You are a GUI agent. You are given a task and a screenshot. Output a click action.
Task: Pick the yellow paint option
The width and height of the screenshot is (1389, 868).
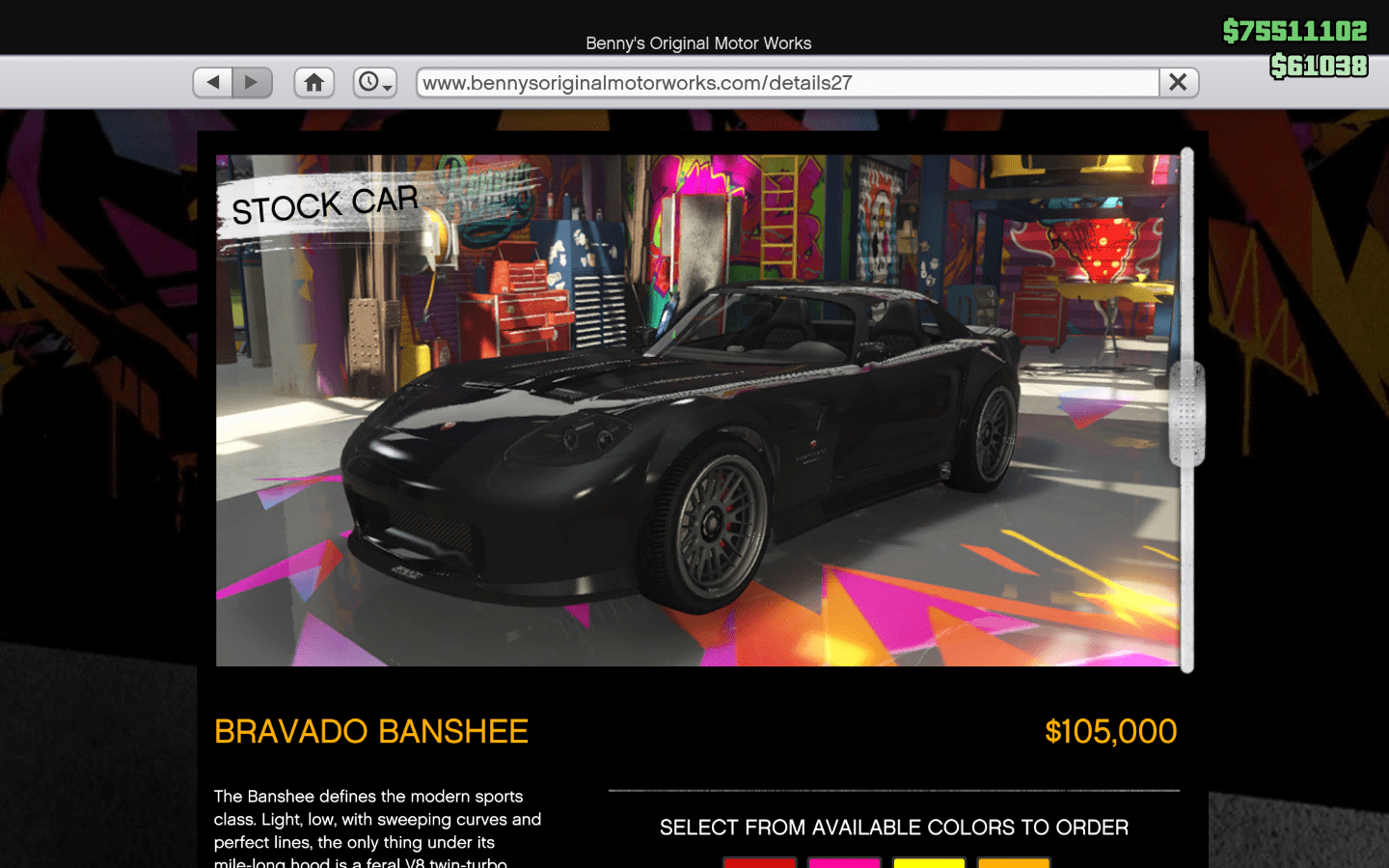click(x=929, y=863)
